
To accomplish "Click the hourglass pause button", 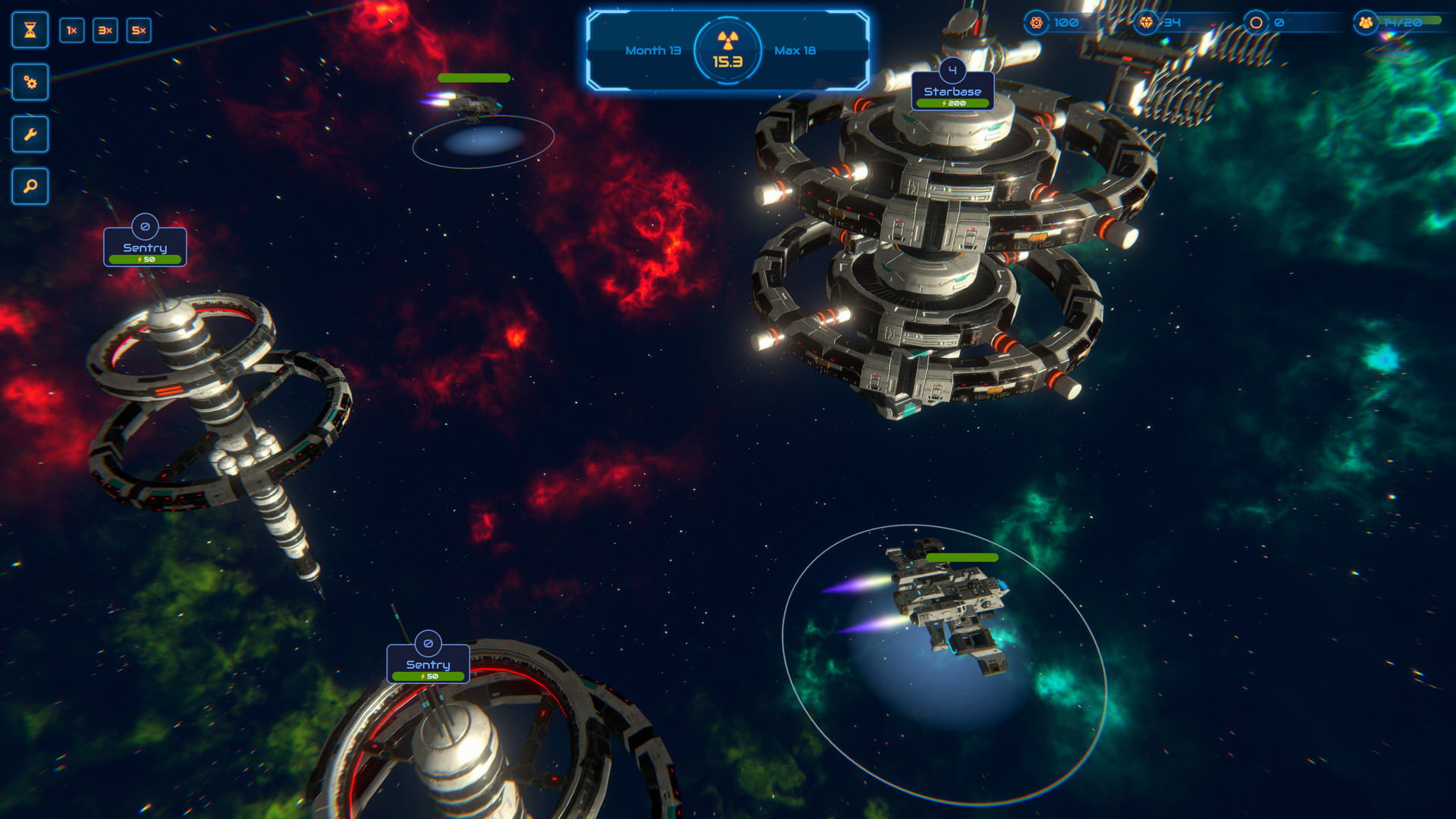I will pyautogui.click(x=30, y=30).
